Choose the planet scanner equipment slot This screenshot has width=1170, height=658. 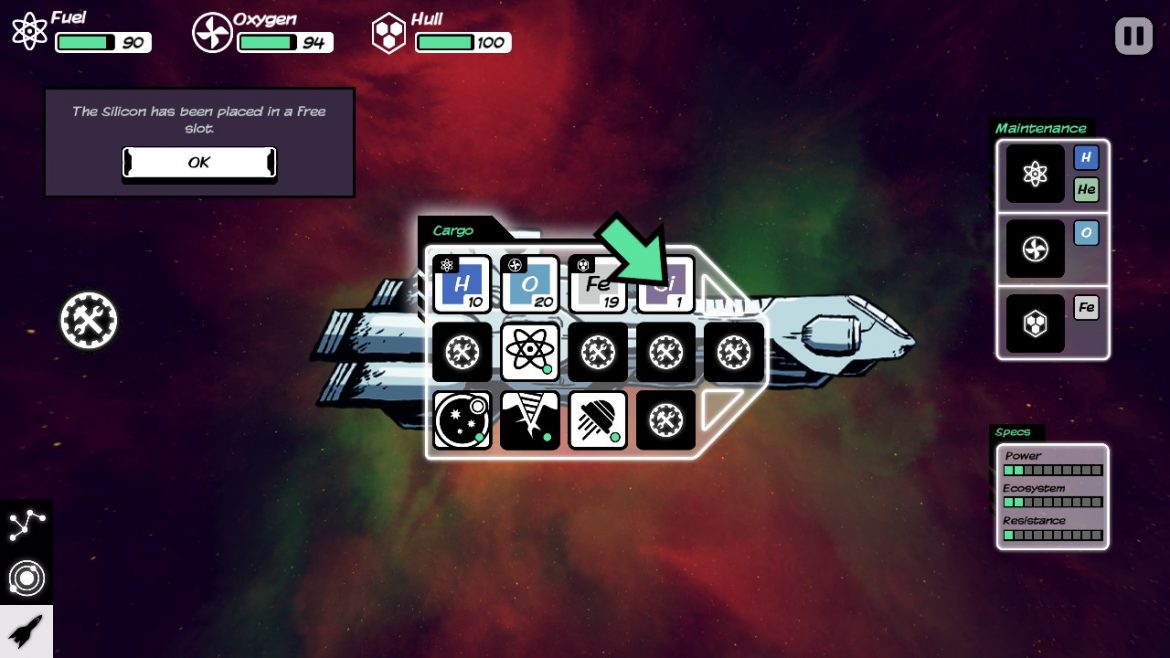pyautogui.click(x=461, y=420)
